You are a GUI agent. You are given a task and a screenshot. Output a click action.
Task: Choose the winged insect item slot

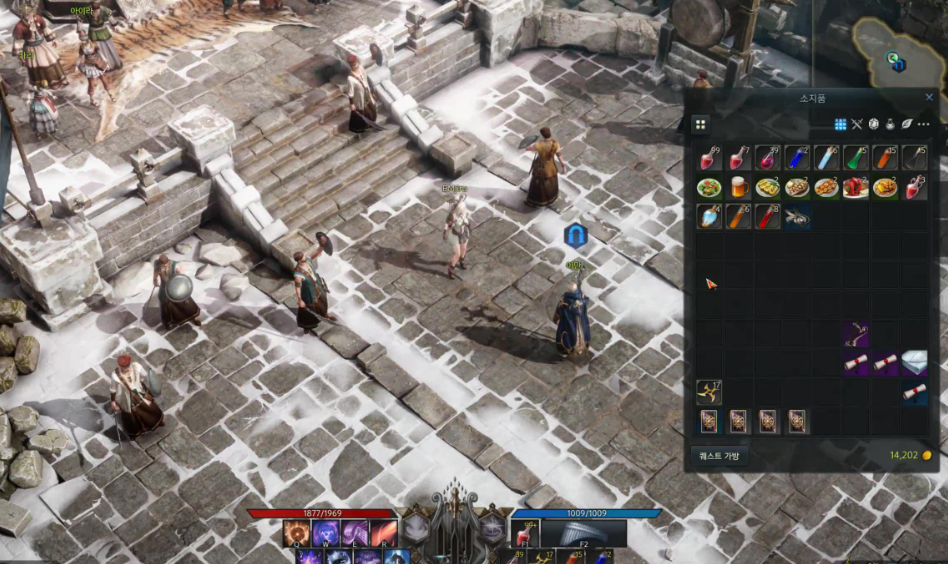coord(797,216)
